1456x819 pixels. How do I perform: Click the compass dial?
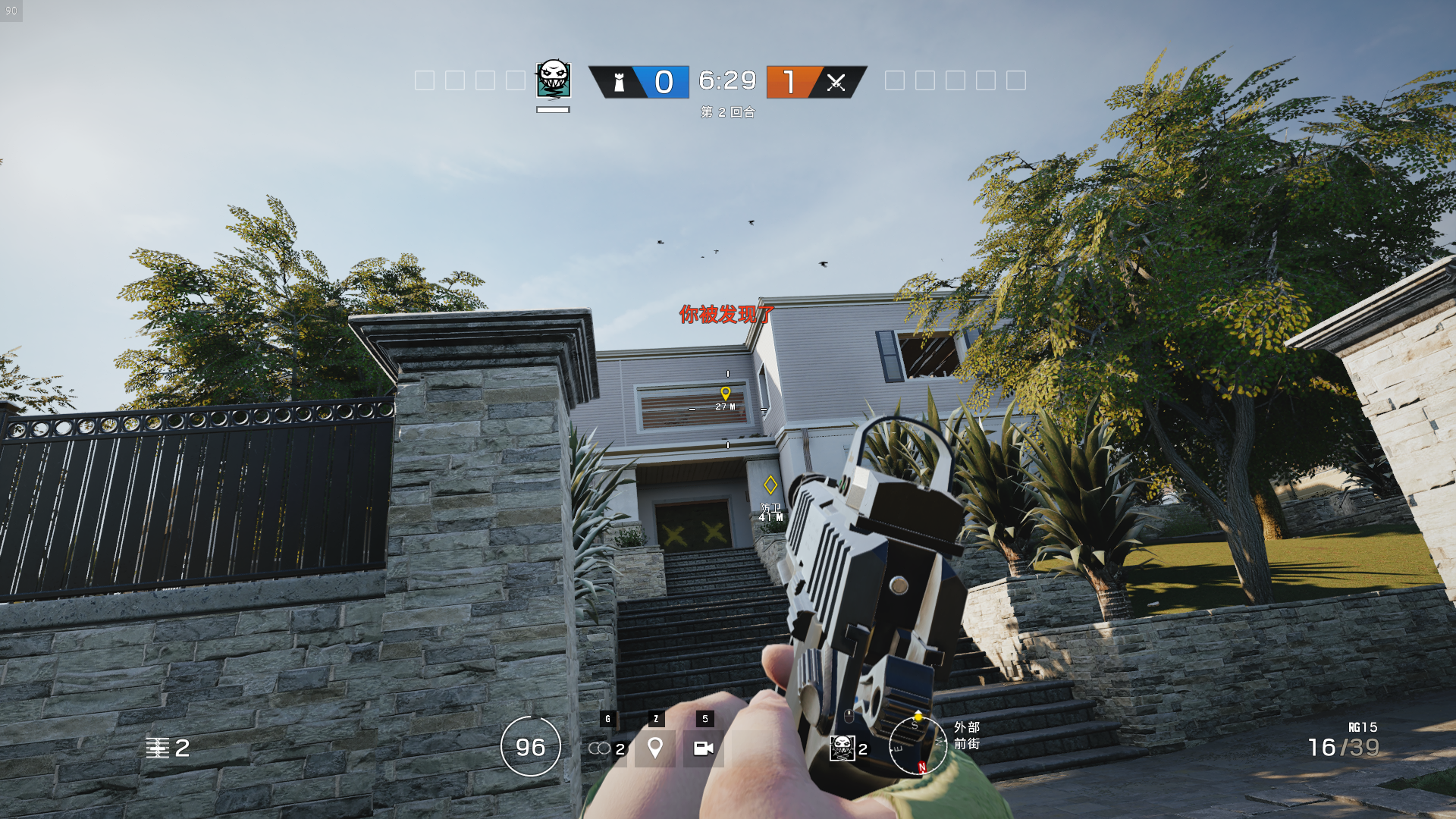[918, 746]
